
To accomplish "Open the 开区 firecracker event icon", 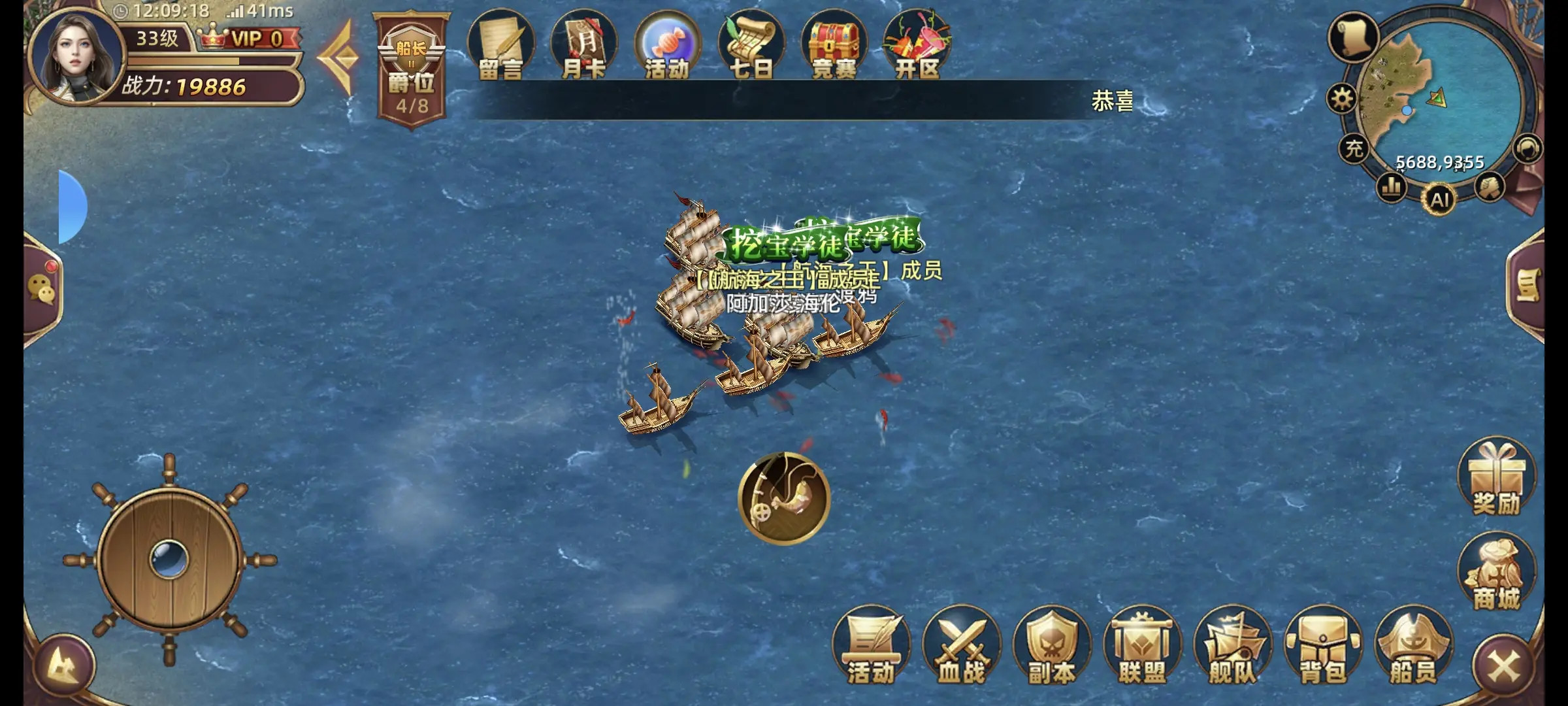I will pyautogui.click(x=917, y=44).
